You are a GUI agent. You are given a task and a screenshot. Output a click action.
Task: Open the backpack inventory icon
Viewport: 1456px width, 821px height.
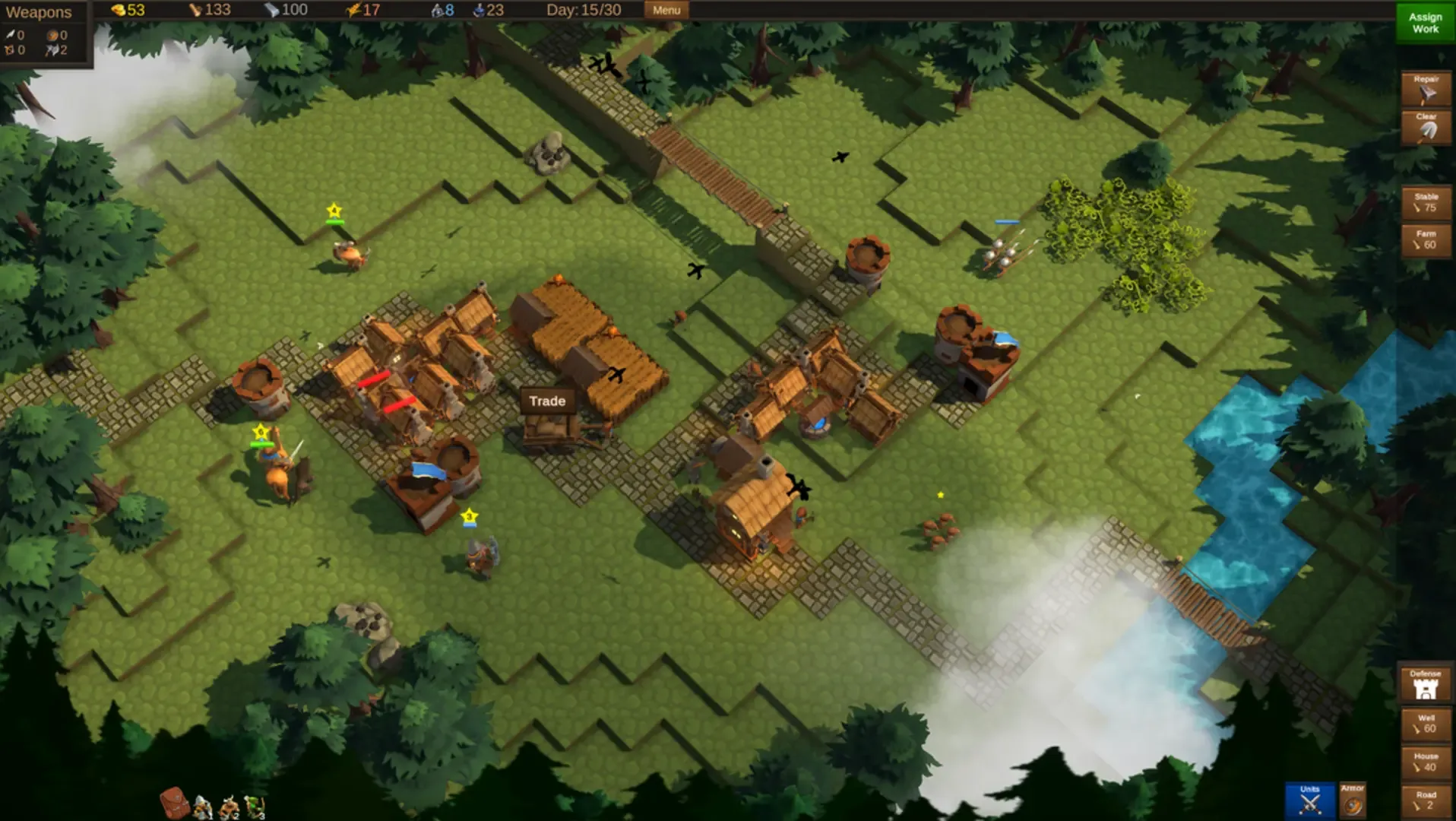174,803
